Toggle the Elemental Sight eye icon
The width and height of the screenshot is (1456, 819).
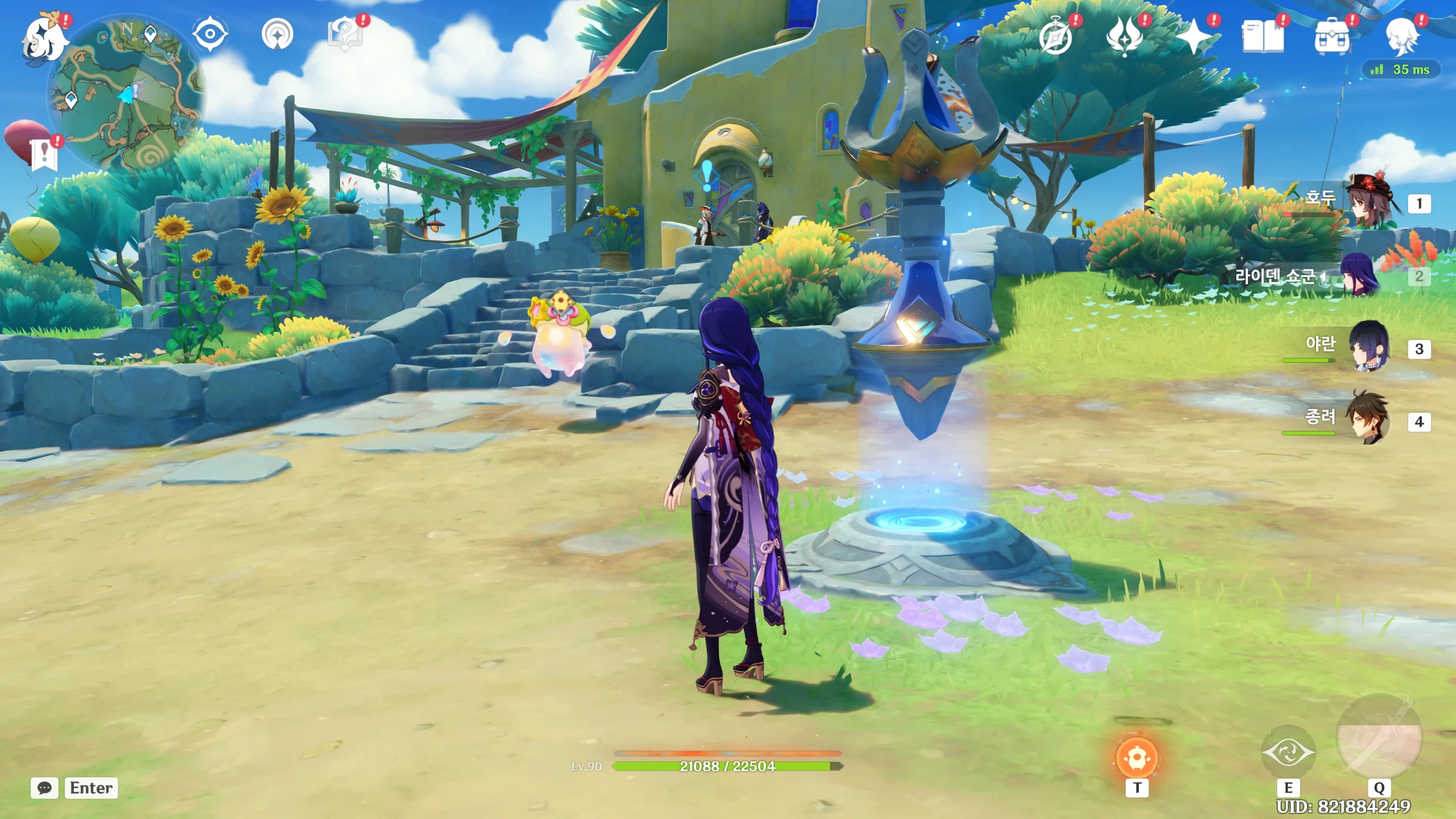click(210, 34)
